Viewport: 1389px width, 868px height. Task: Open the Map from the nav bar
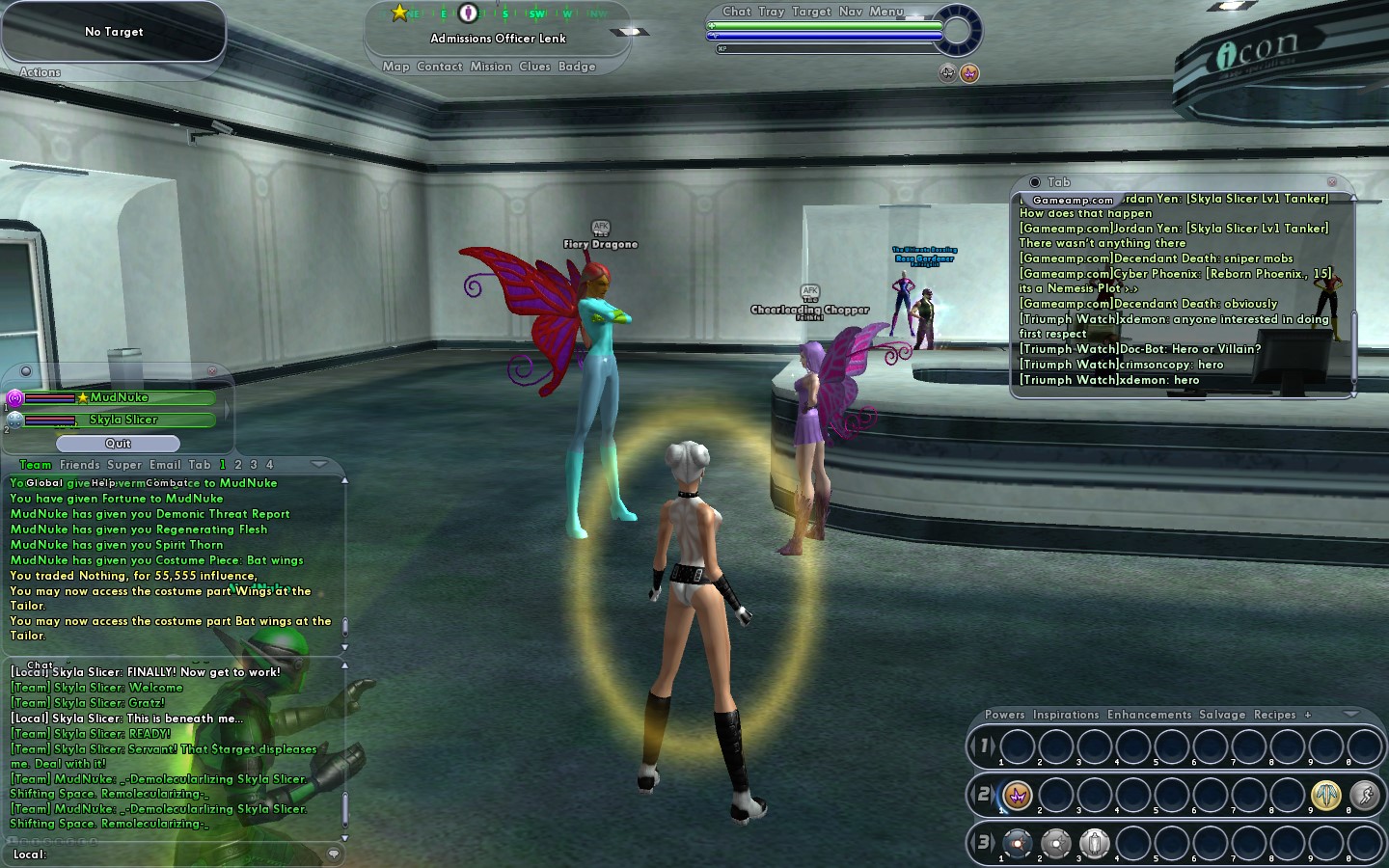[x=395, y=67]
